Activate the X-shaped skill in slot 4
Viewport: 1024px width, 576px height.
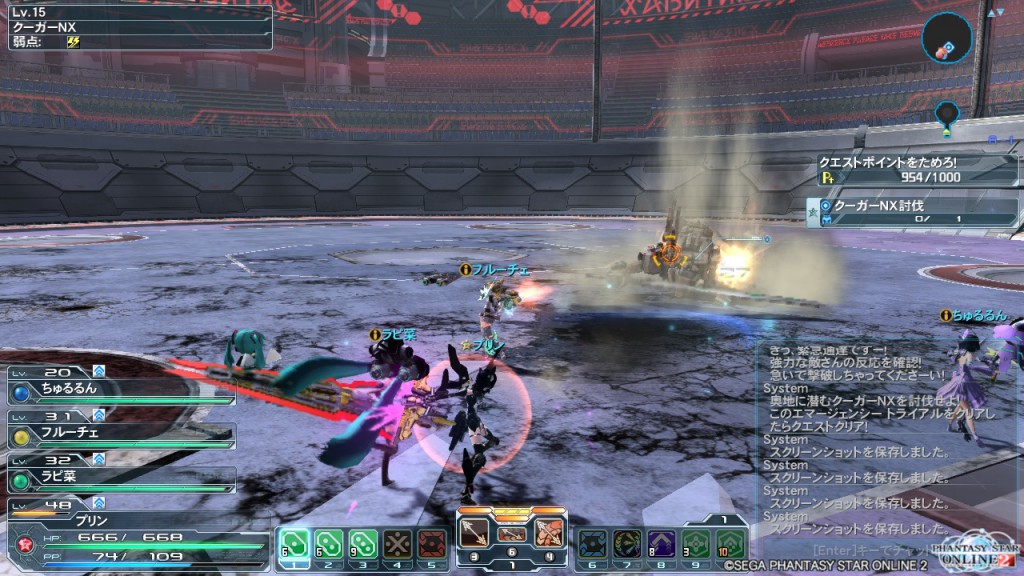pos(397,544)
